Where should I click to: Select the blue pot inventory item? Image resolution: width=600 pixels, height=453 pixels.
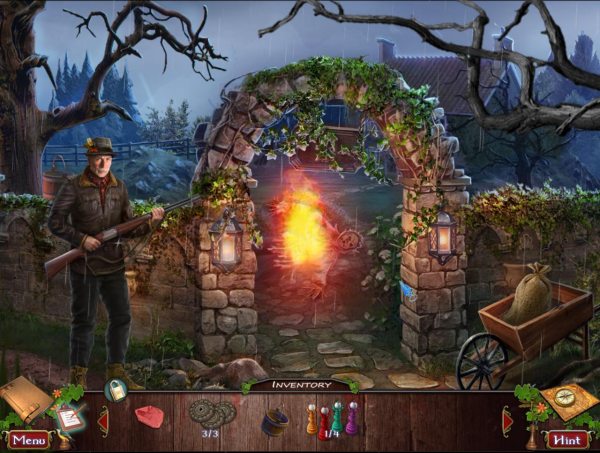(273, 421)
